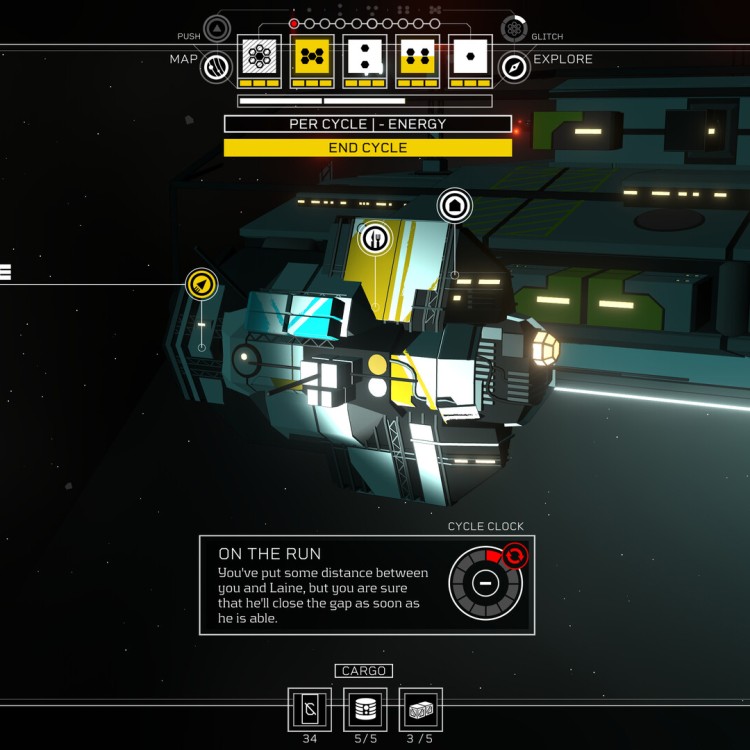Open the Glitch indicator icon
Image resolution: width=750 pixels, height=750 pixels.
pos(514,29)
